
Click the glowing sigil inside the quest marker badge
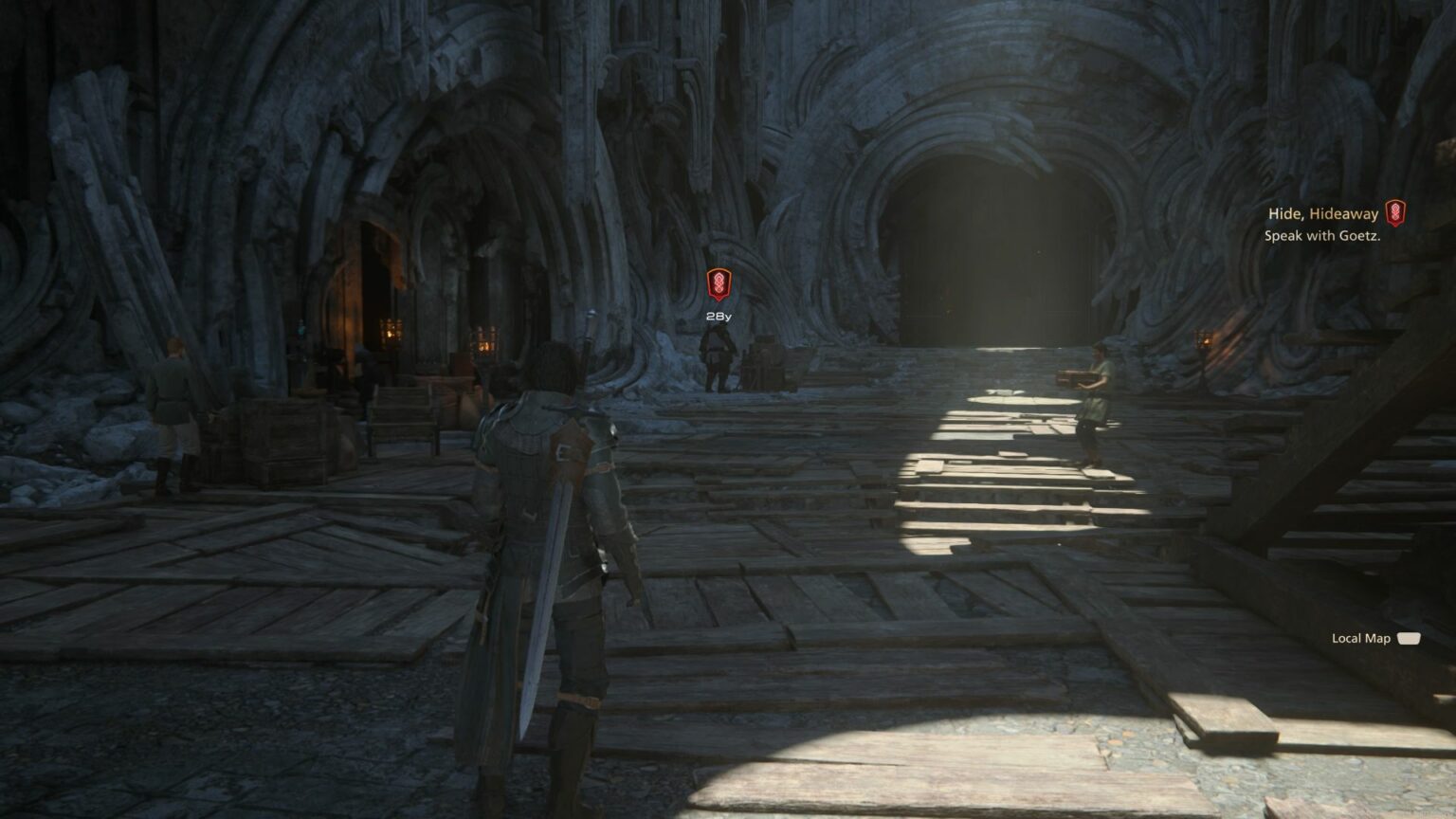(718, 283)
